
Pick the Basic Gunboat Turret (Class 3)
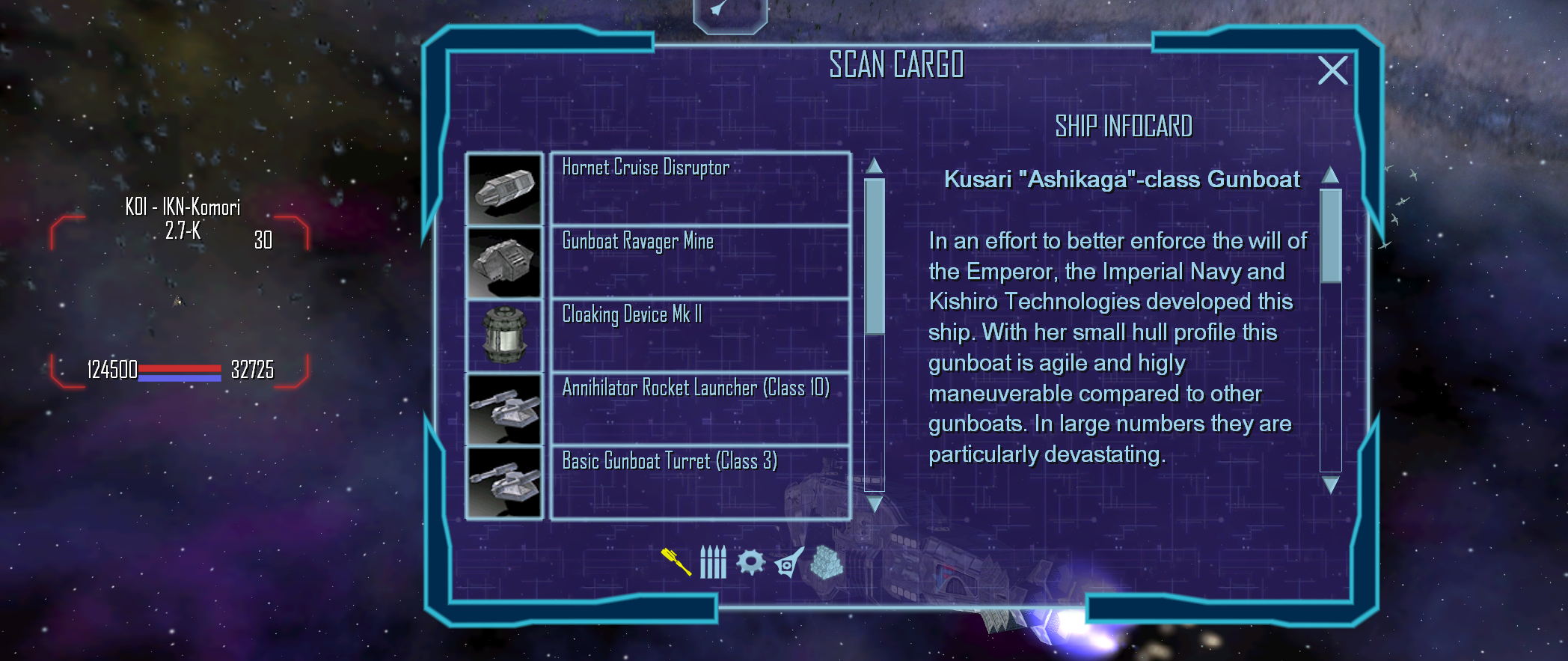click(x=700, y=481)
